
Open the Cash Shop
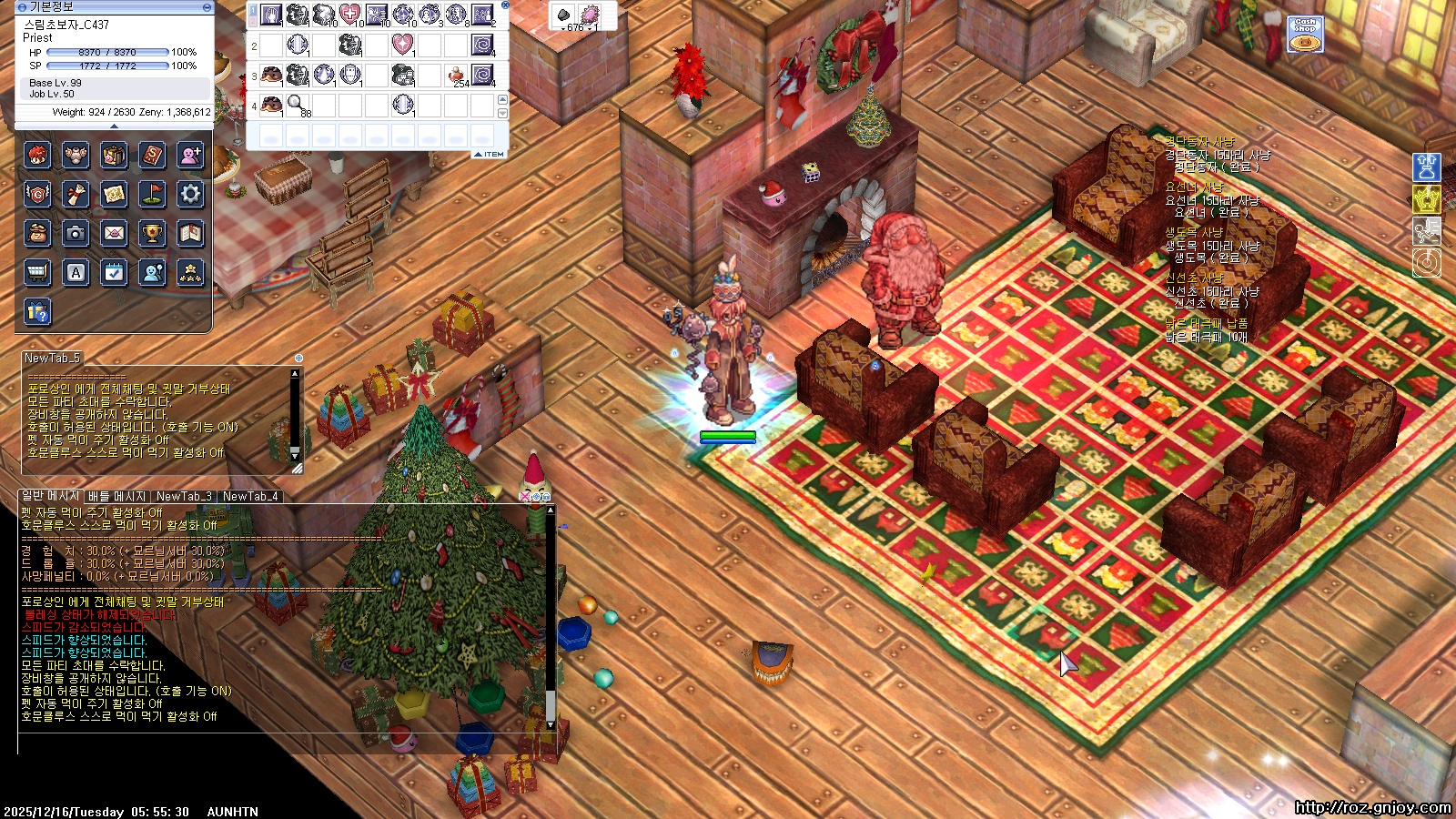pos(1305,35)
